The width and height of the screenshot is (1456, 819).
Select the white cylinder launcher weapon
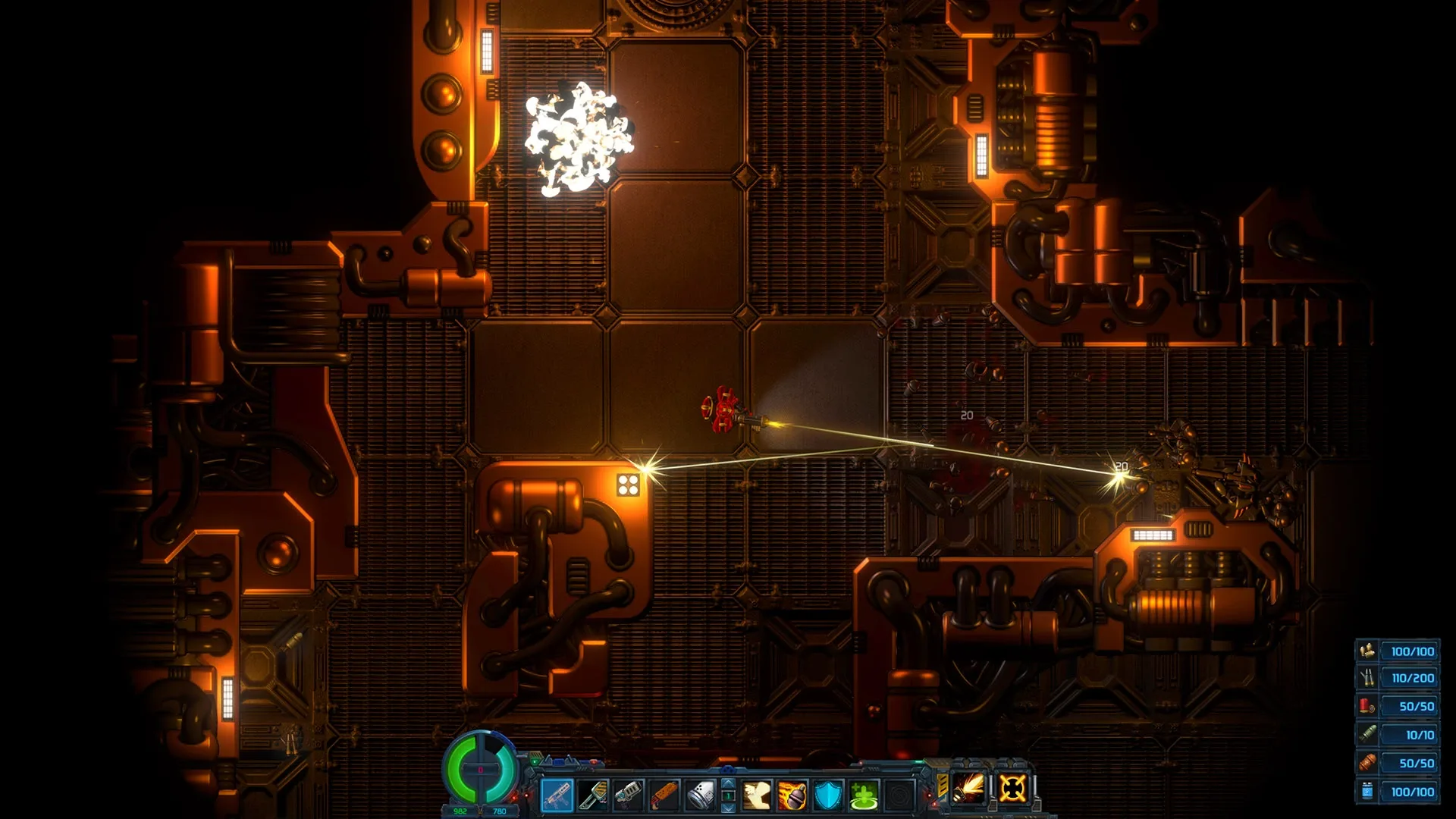[699, 795]
